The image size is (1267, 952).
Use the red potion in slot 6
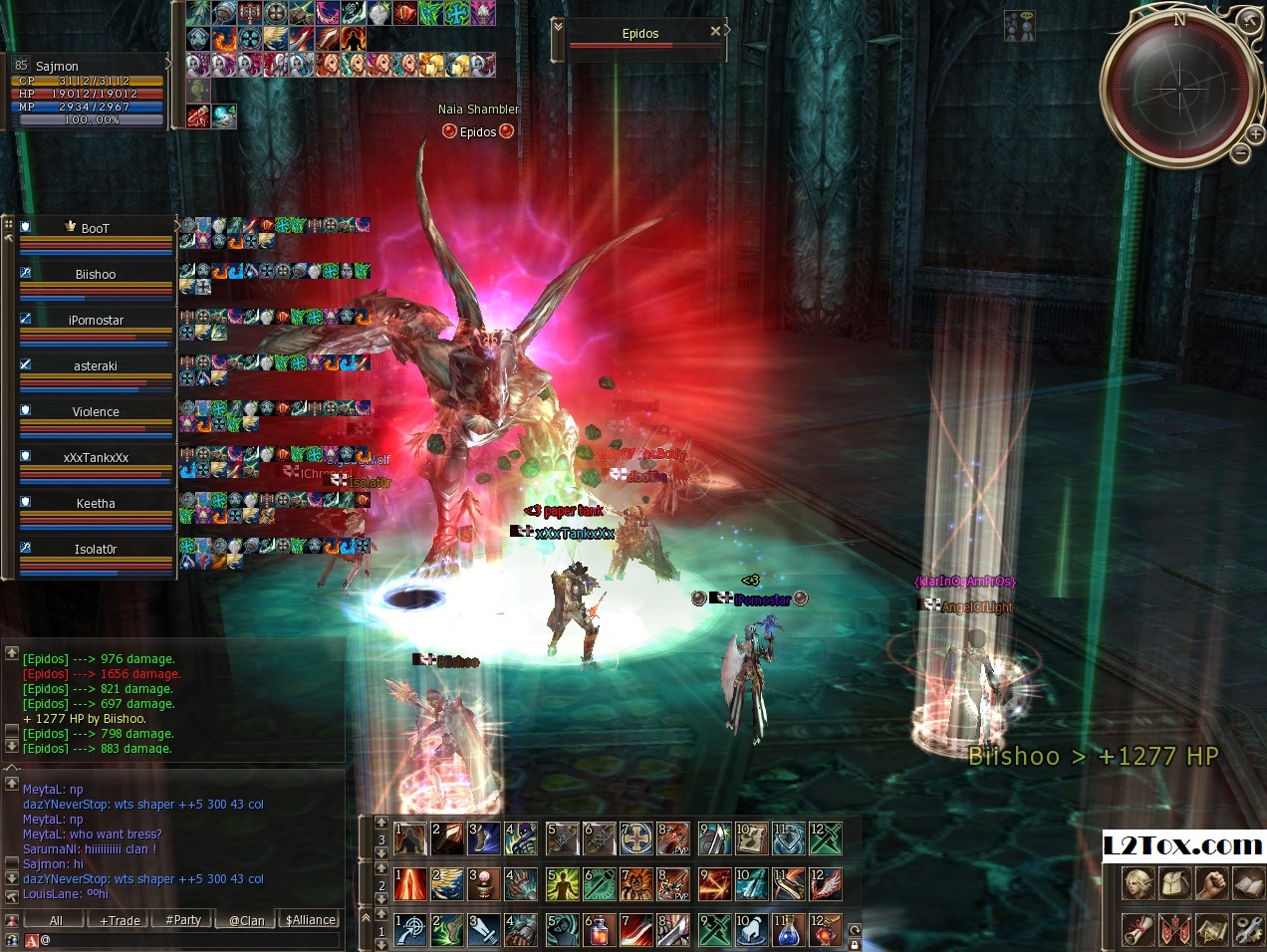[x=599, y=930]
